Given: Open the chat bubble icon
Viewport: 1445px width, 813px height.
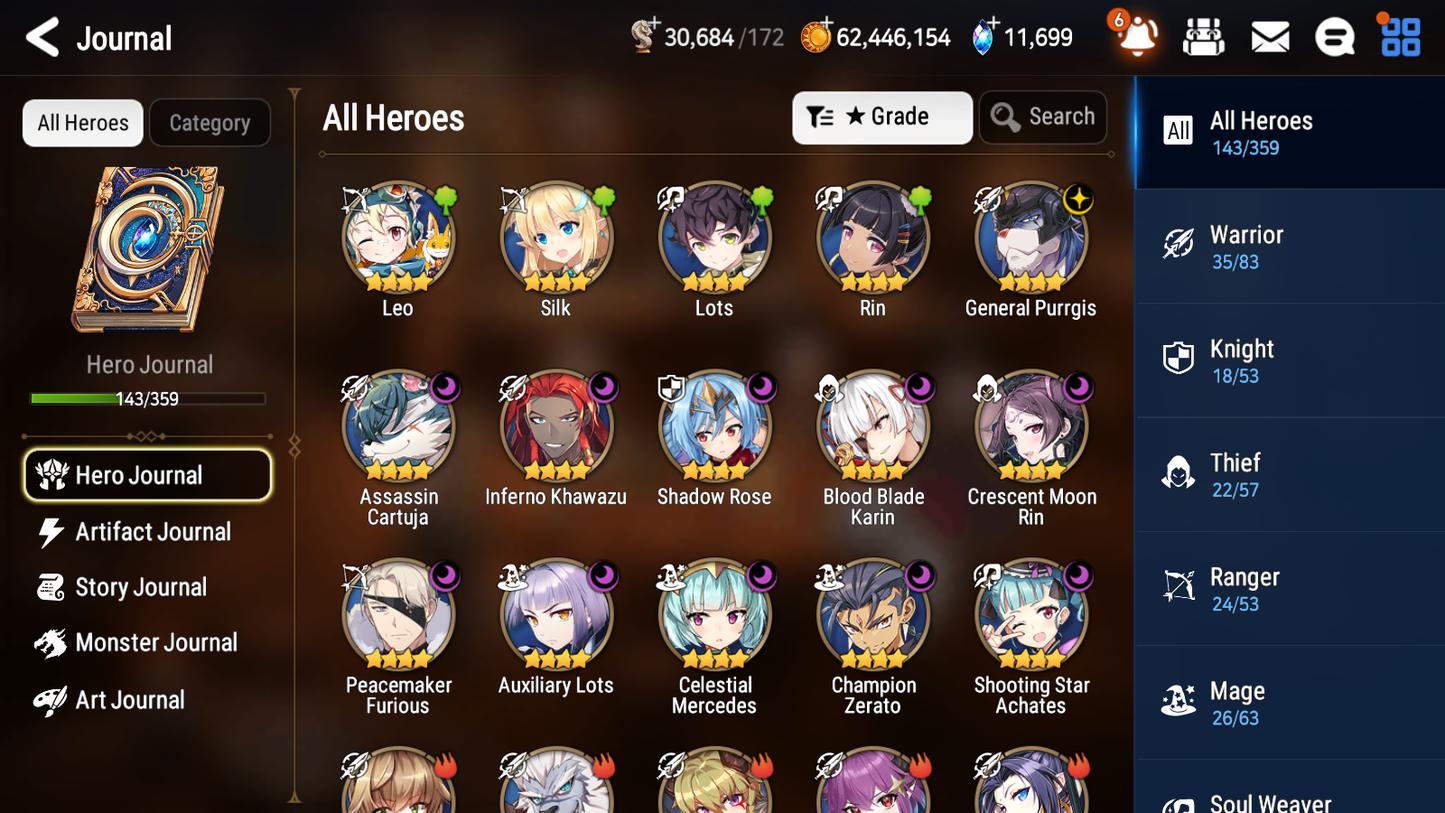Looking at the screenshot, I should tap(1335, 36).
